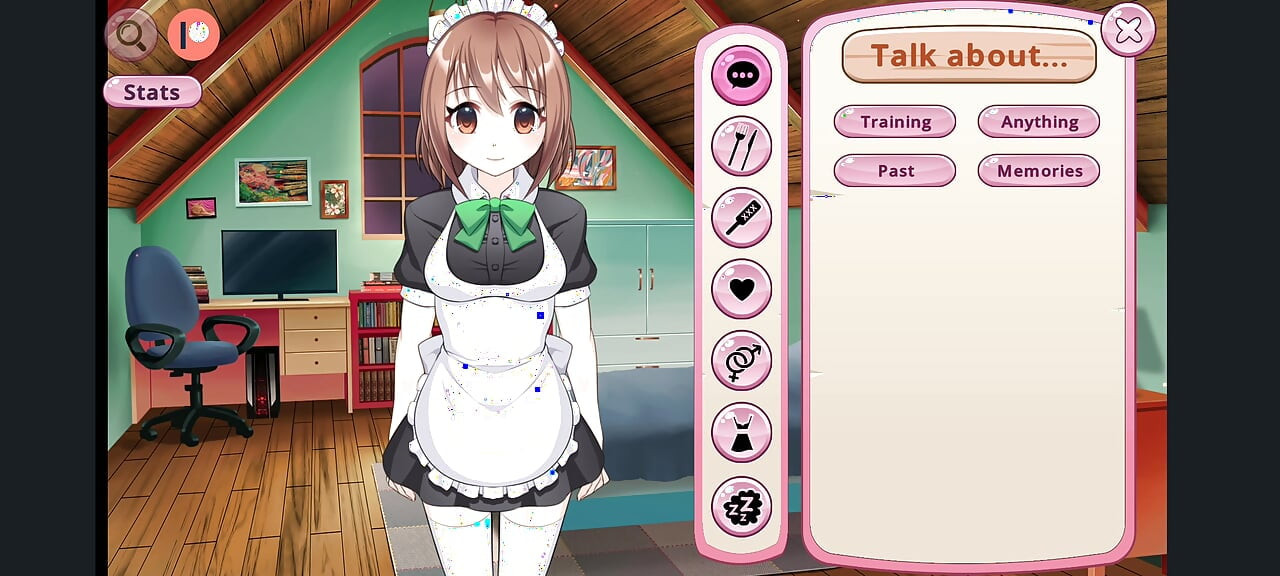This screenshot has width=1280, height=576.
Task: Select the Past talk topic
Action: (x=895, y=171)
